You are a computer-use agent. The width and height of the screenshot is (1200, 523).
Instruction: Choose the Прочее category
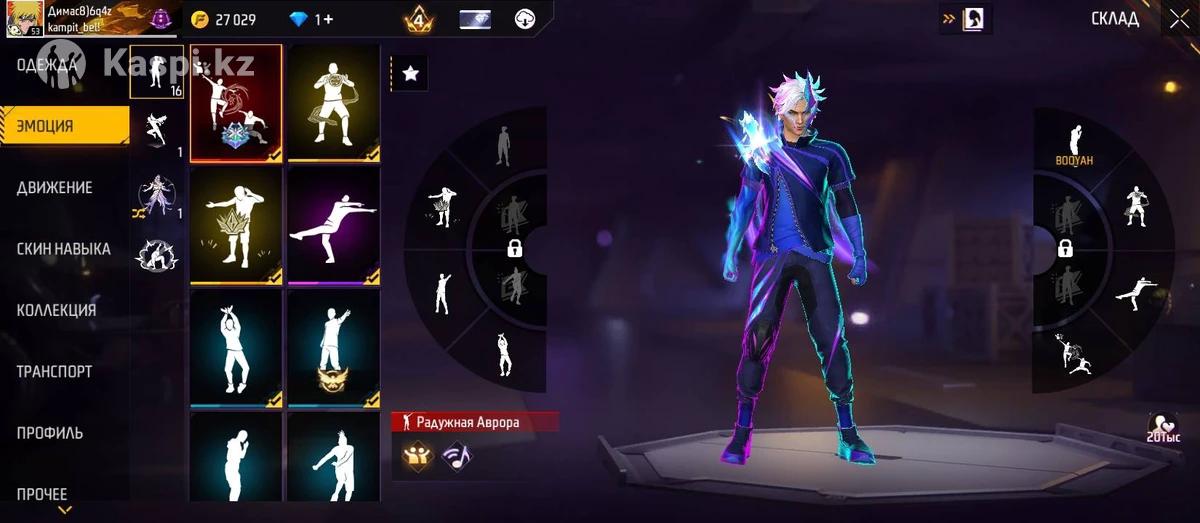click(42, 493)
